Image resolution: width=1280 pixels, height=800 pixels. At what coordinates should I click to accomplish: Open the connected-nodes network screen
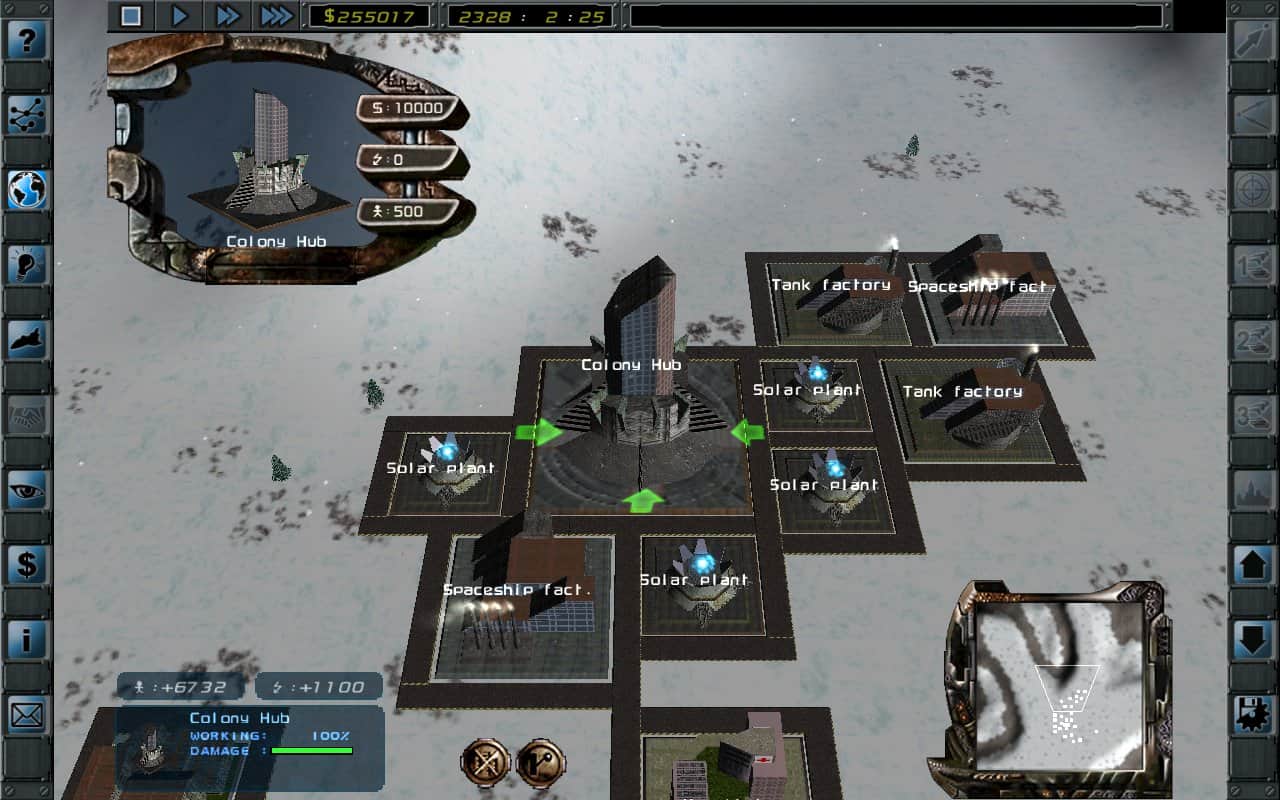point(27,115)
